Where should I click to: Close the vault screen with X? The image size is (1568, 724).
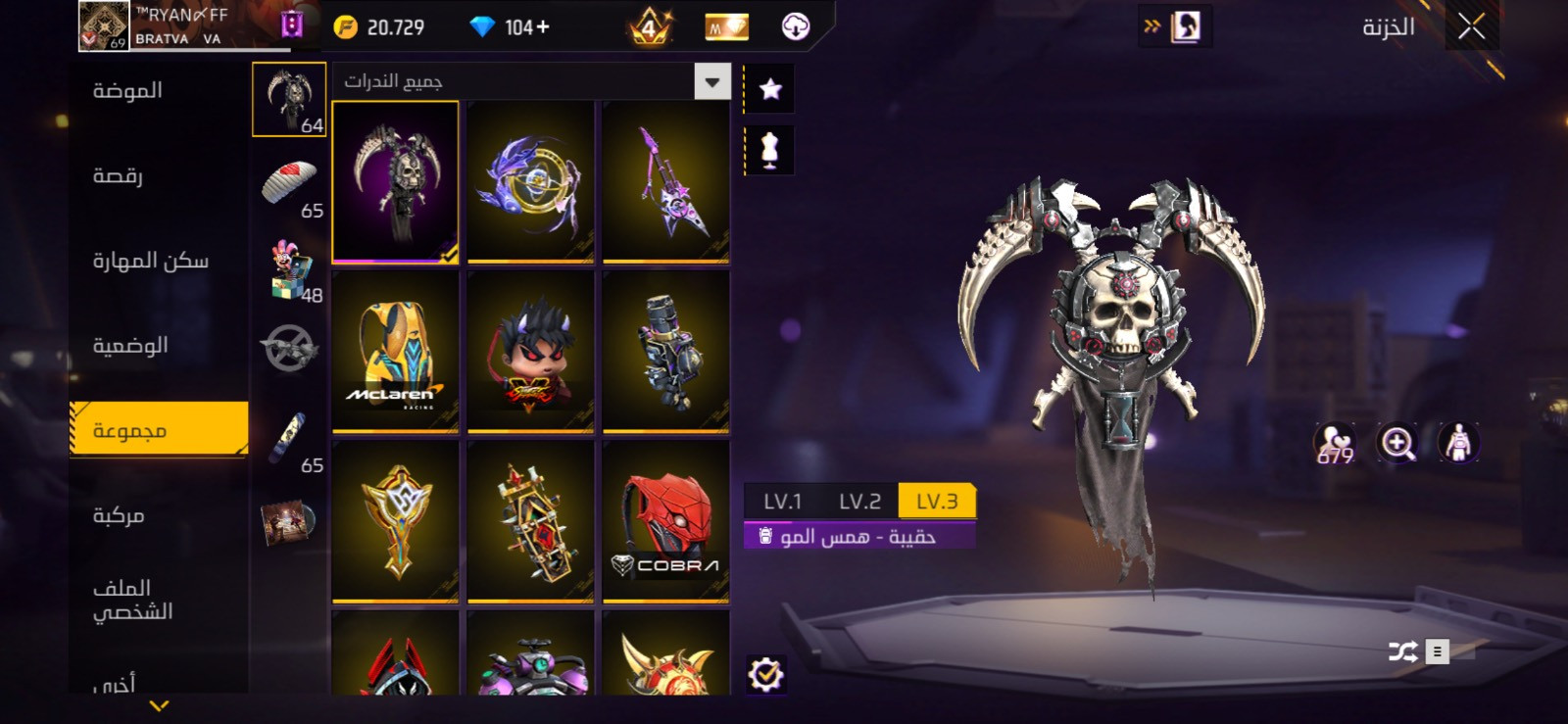1471,26
